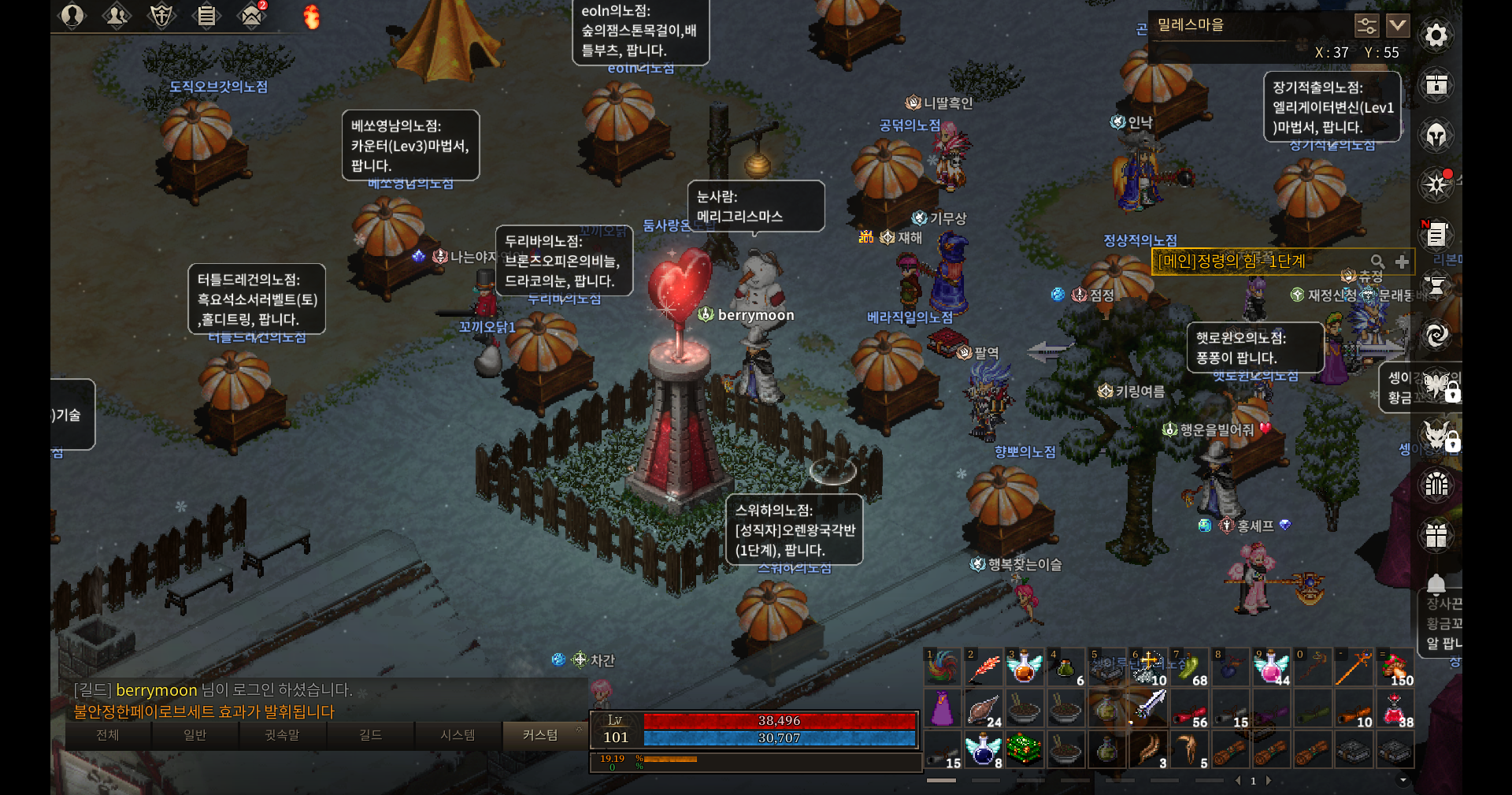Open the character profile icon
This screenshot has height=795, width=1512.
coord(72,15)
